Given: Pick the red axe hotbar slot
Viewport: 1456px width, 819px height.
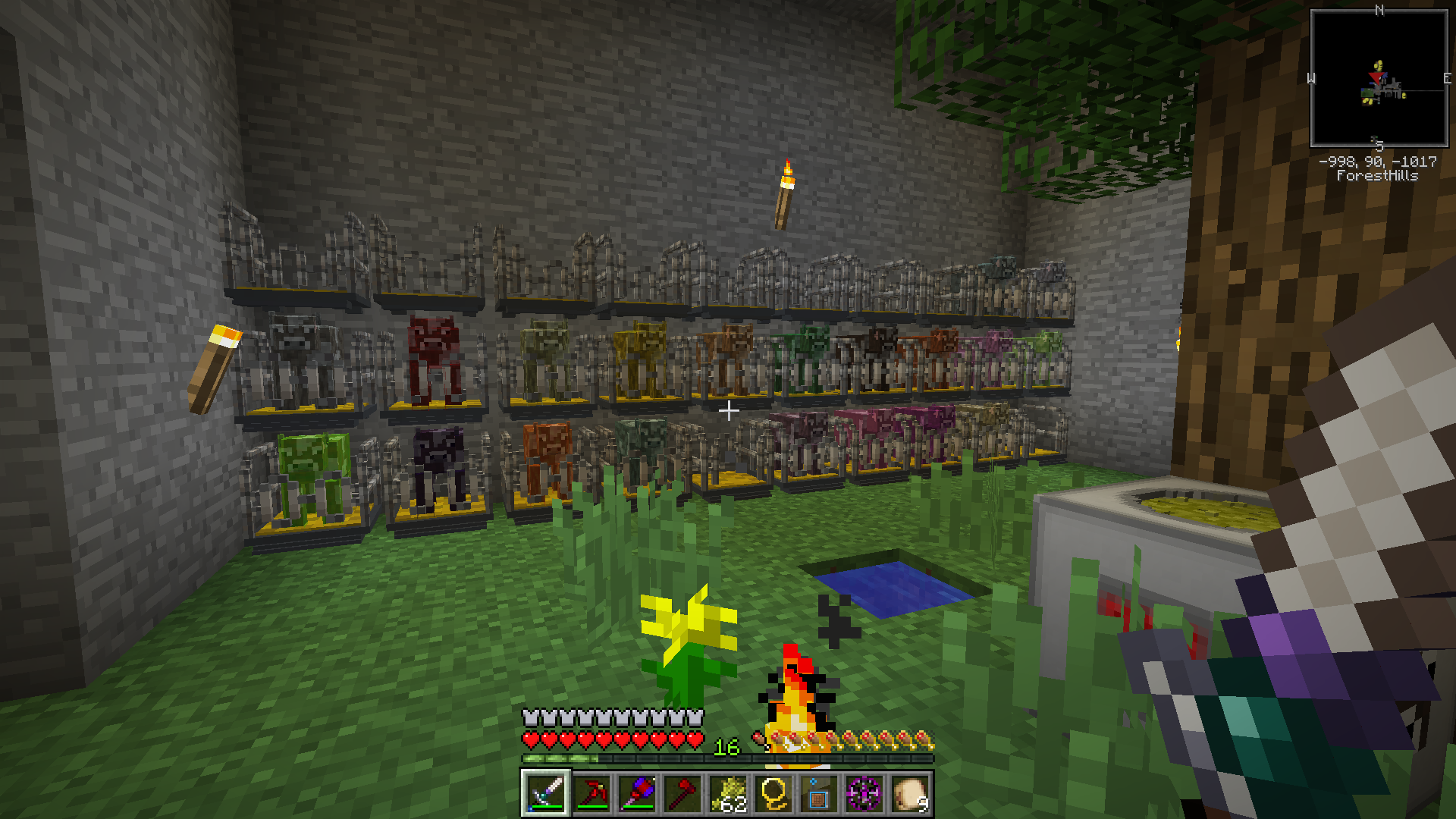Looking at the screenshot, I should pyautogui.click(x=682, y=794).
